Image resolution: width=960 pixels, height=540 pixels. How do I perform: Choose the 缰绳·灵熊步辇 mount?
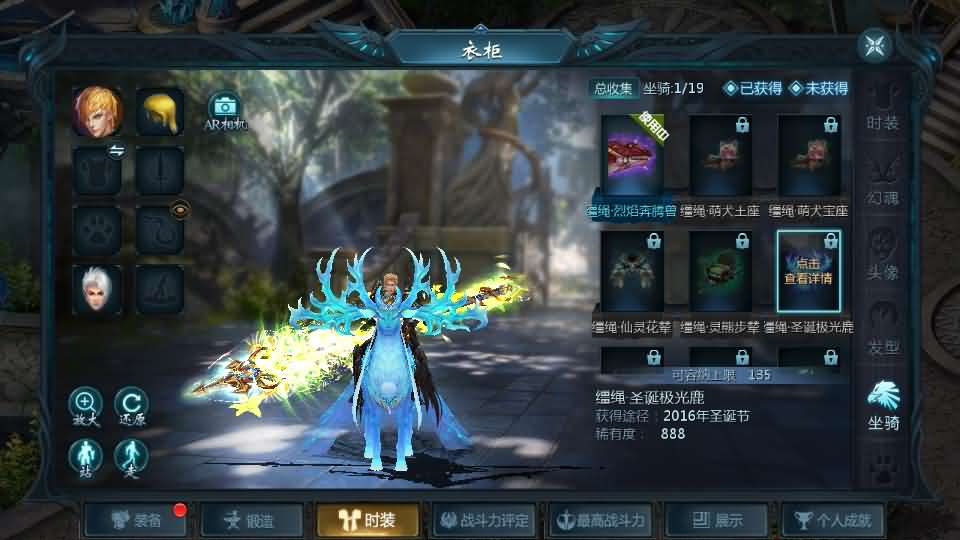[x=720, y=271]
